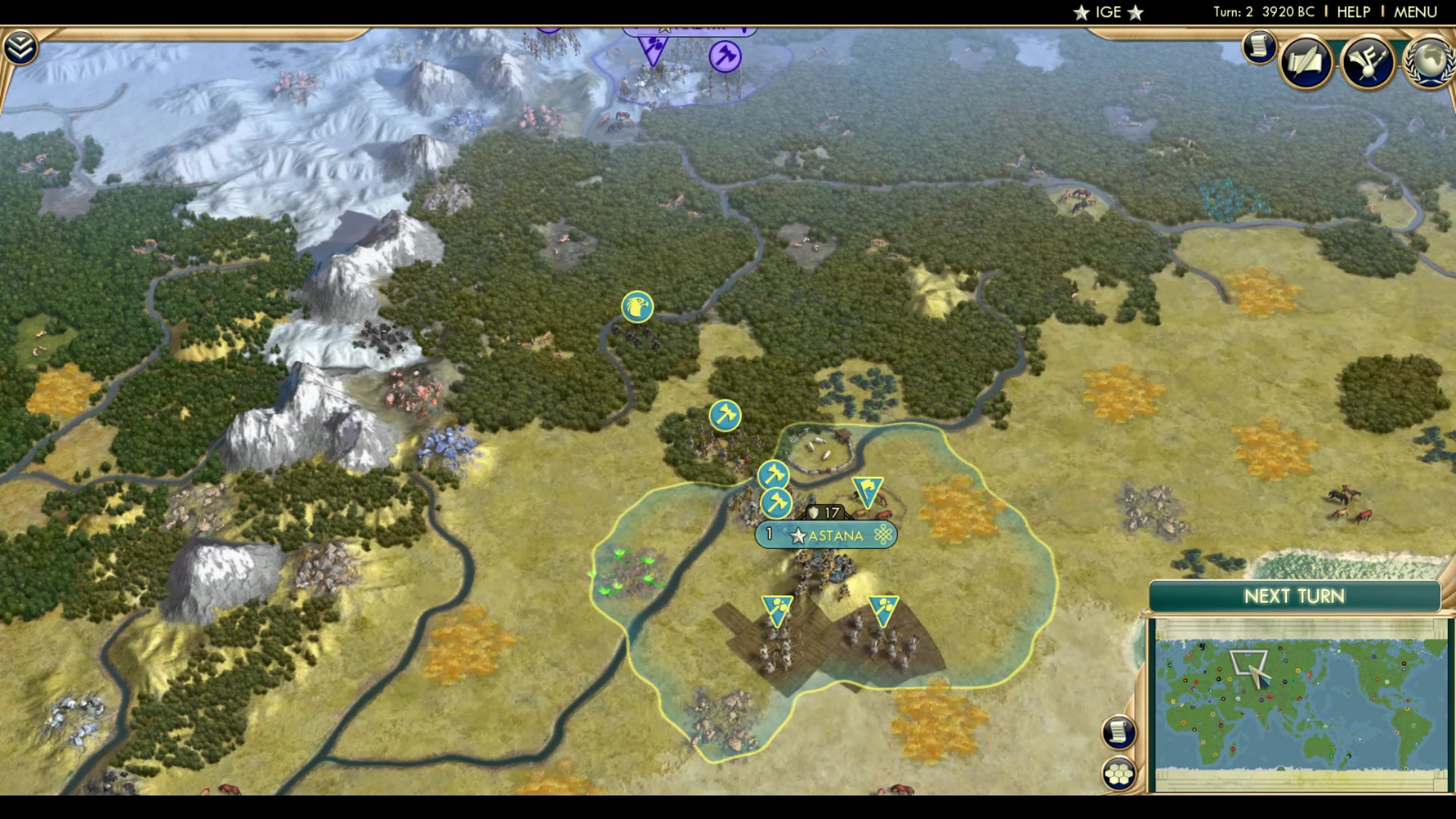Collapse the double-chevron panel in top-left corner
The height and width of the screenshot is (819, 1456).
coord(23,45)
